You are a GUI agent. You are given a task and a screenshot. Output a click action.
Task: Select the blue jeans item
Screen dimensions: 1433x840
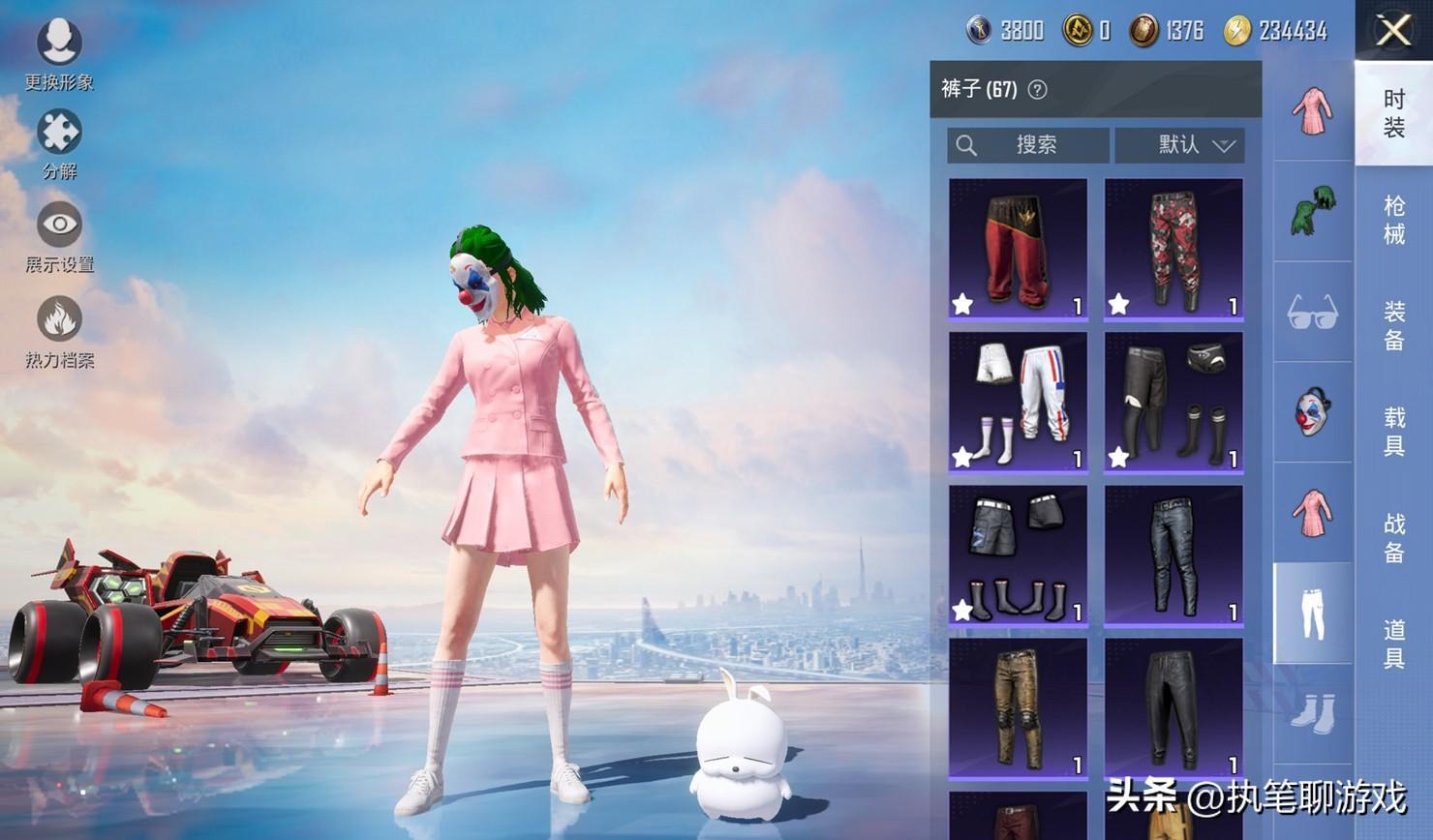point(1174,555)
